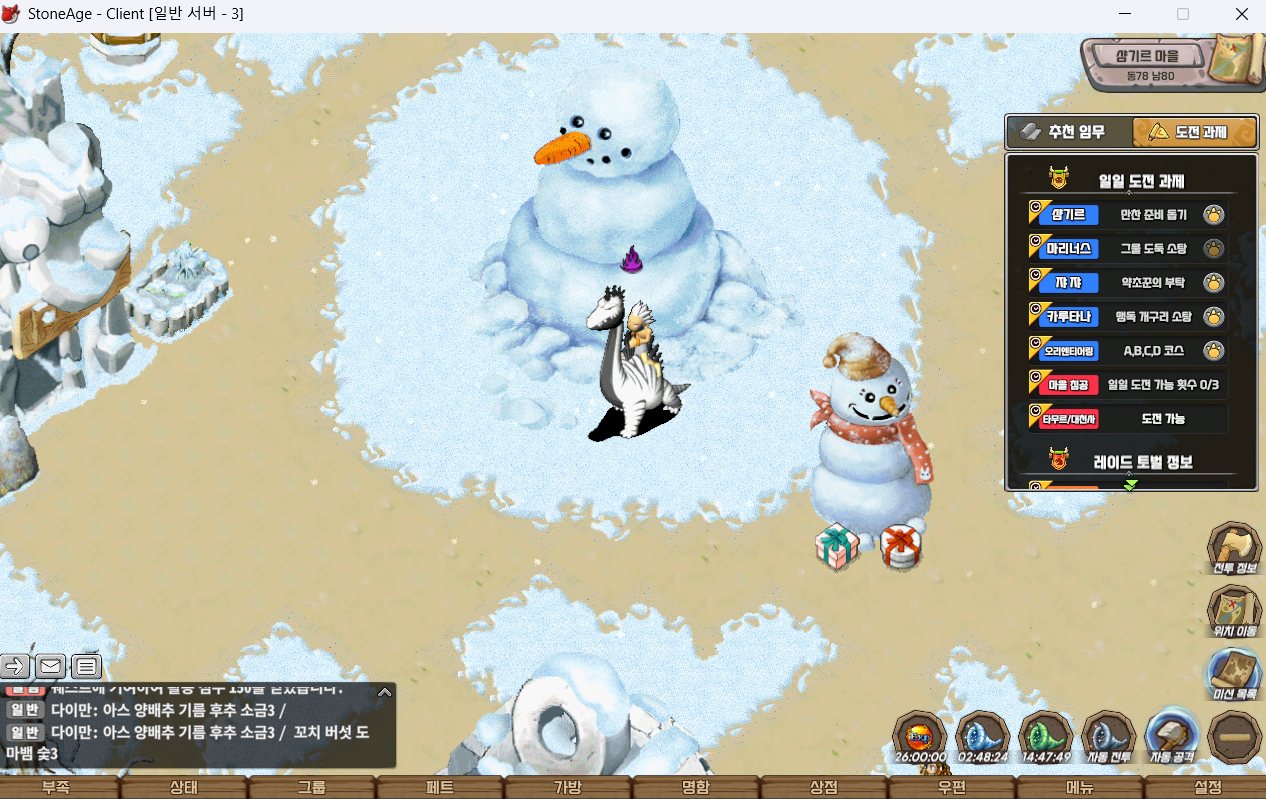Screen dimensions: 1266x799
Task: Collapse the icon tray with the minus button
Action: 1233,737
